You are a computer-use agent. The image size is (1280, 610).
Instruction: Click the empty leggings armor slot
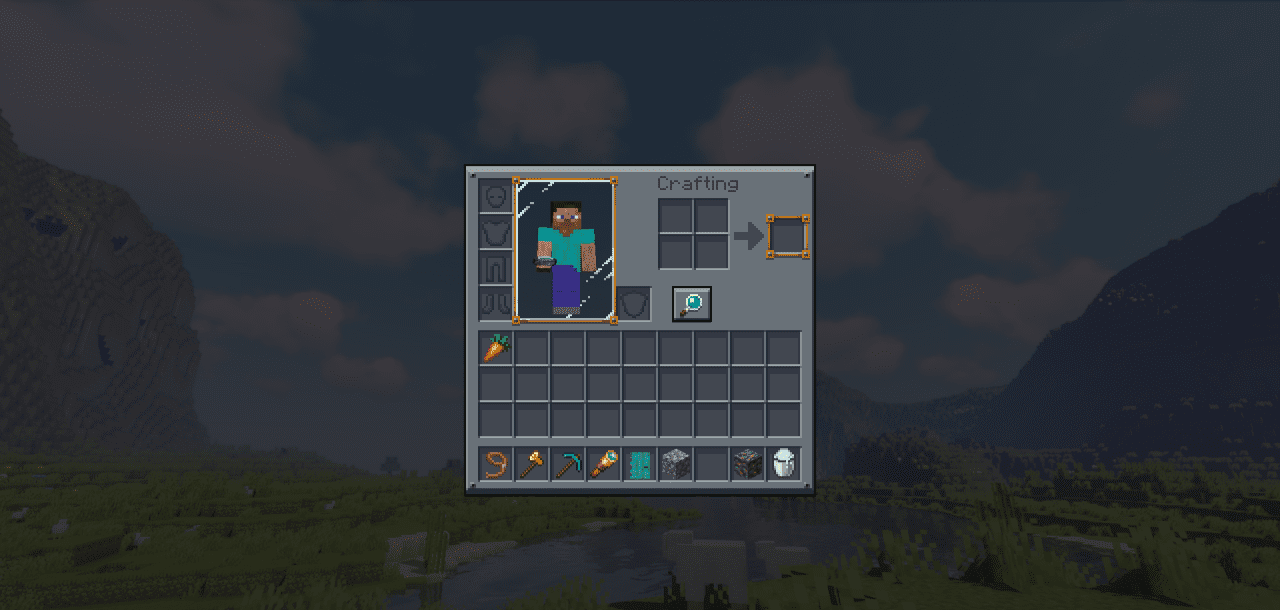[x=496, y=268]
